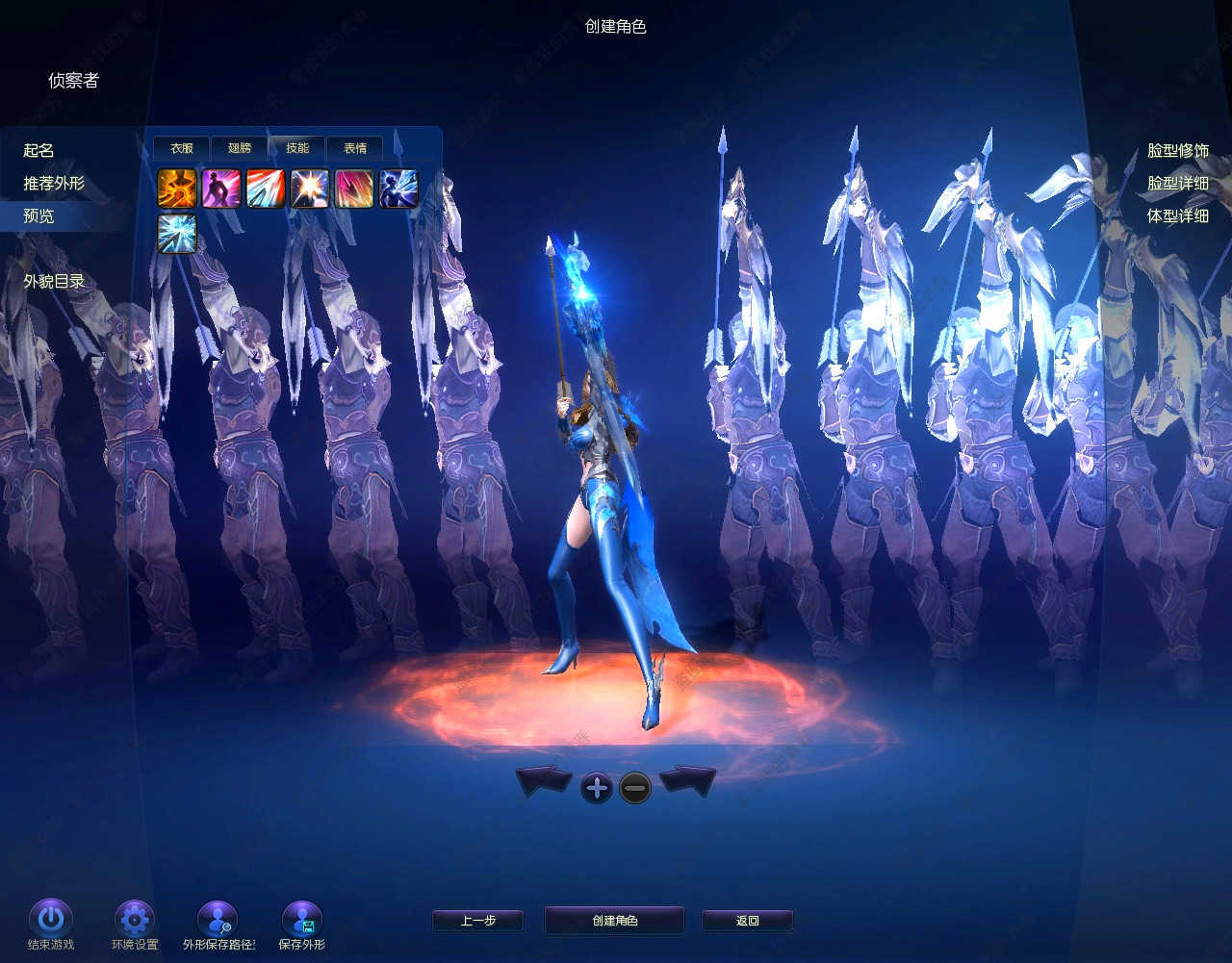Switch to the 翅膀 wings tab

[240, 148]
